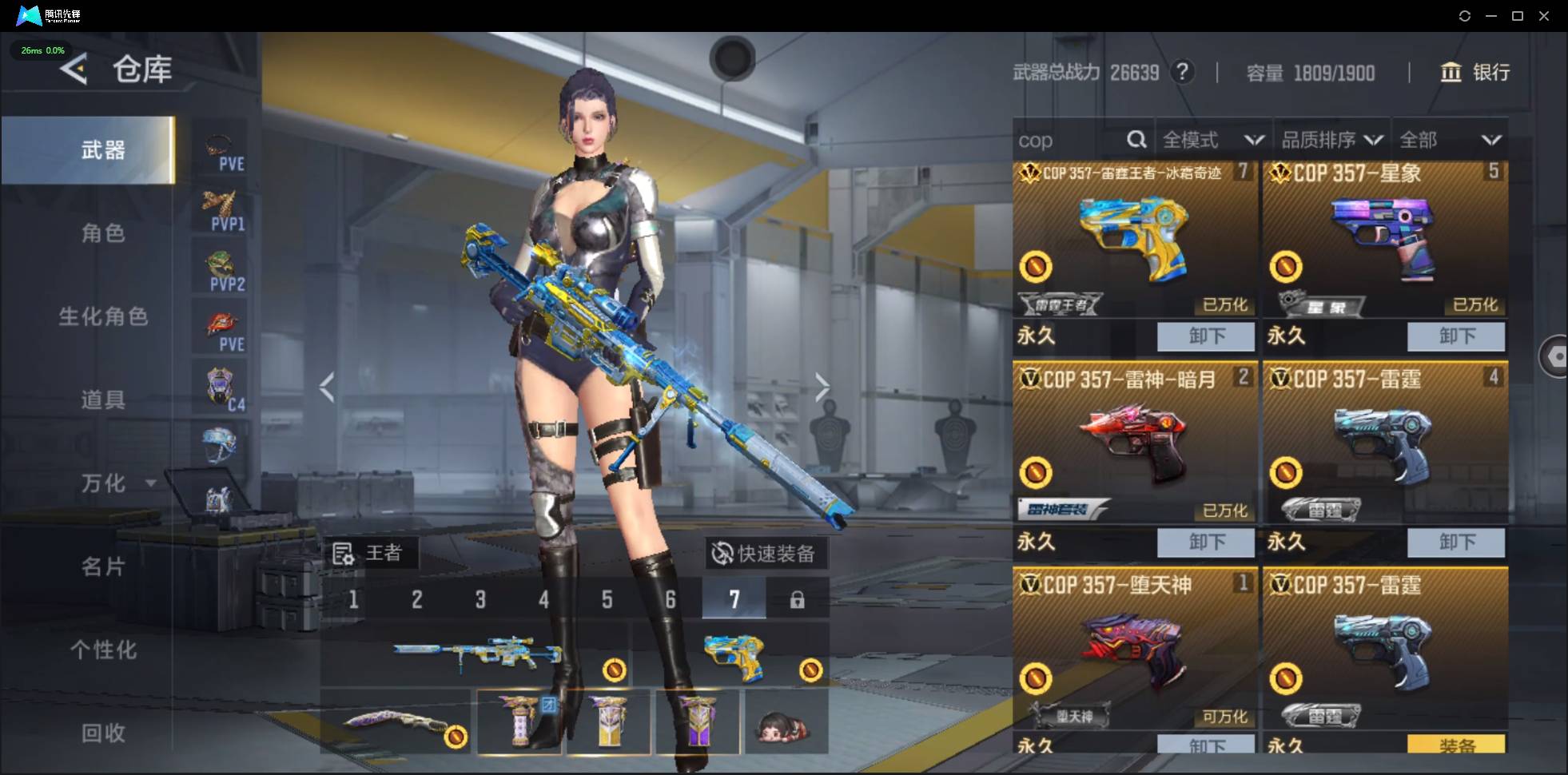The width and height of the screenshot is (1568, 775).
Task: Select the 道具 category
Action: coord(103,399)
